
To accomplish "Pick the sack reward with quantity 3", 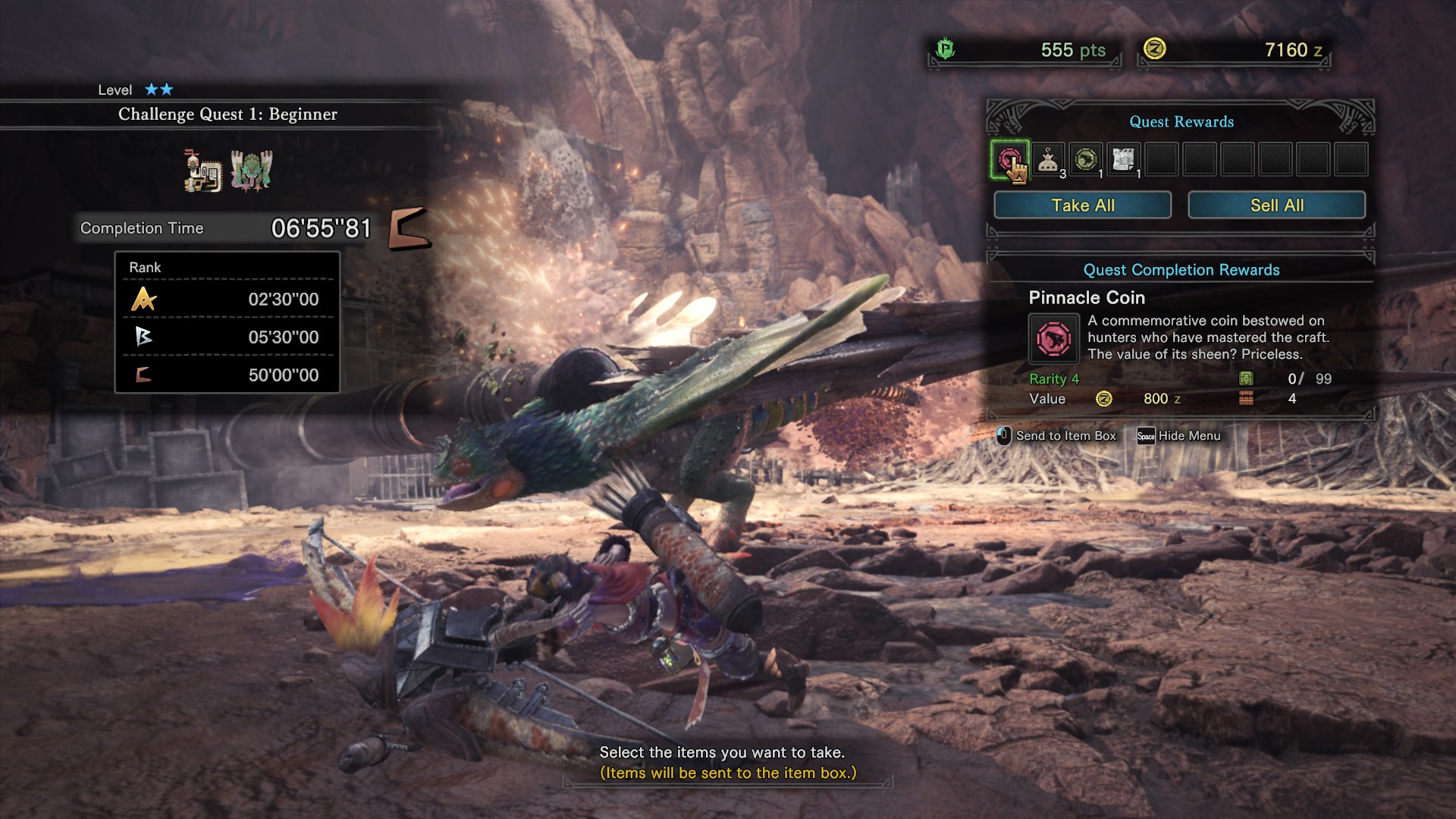I will (x=1048, y=160).
